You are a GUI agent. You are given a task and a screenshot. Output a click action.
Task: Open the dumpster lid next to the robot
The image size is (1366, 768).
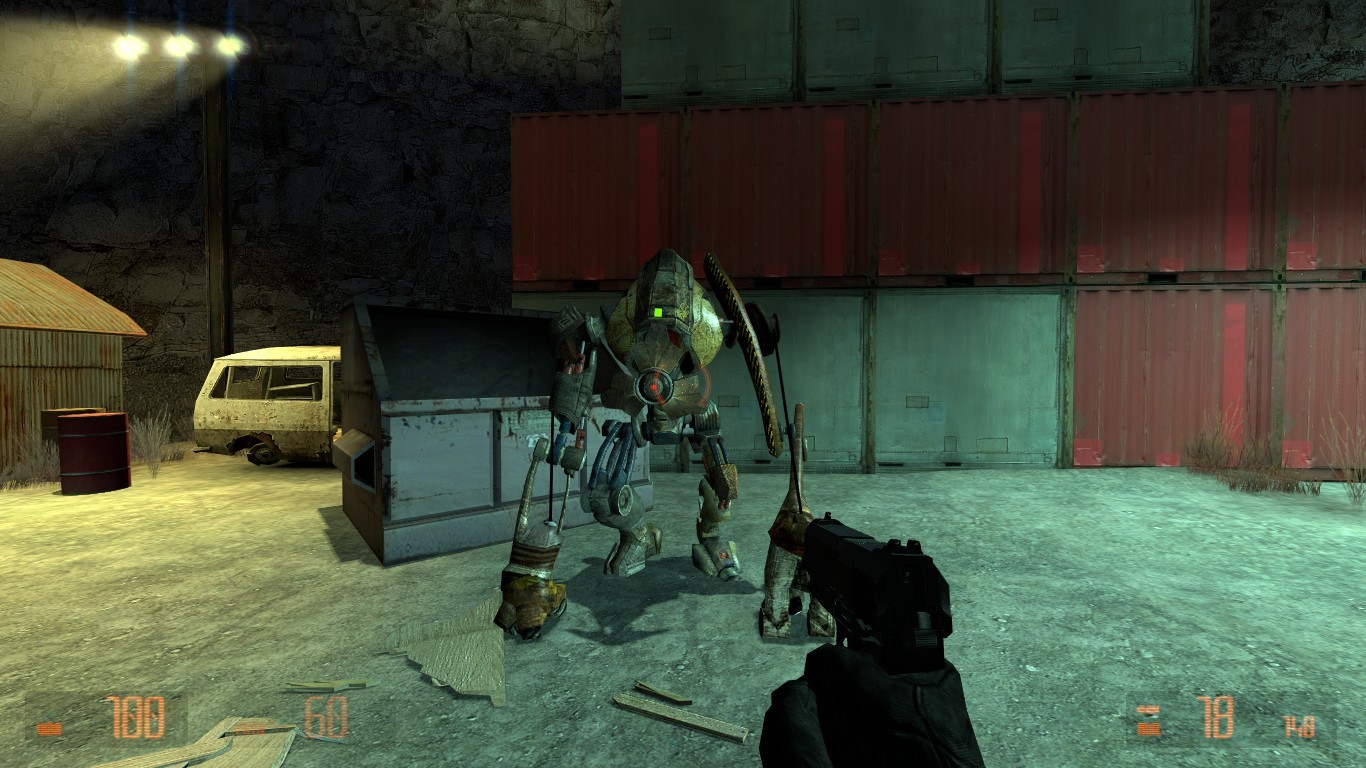tap(455, 350)
